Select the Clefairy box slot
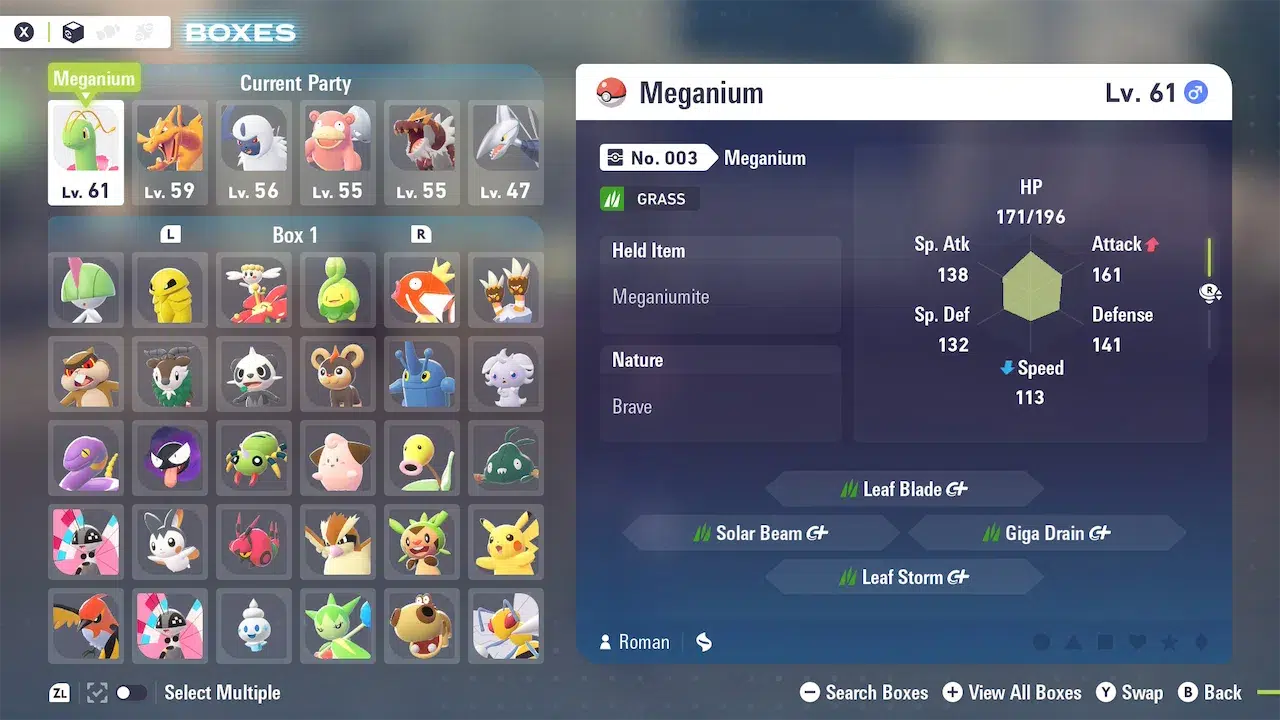The image size is (1280, 720). [338, 458]
